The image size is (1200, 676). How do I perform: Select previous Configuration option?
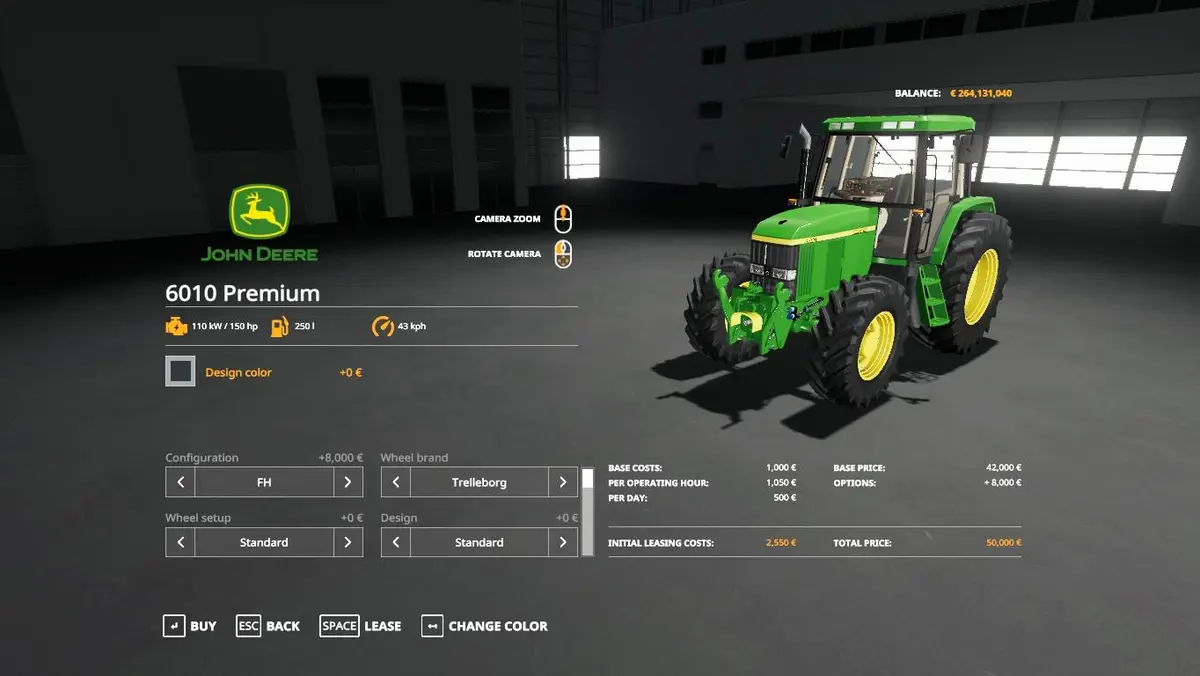(180, 482)
